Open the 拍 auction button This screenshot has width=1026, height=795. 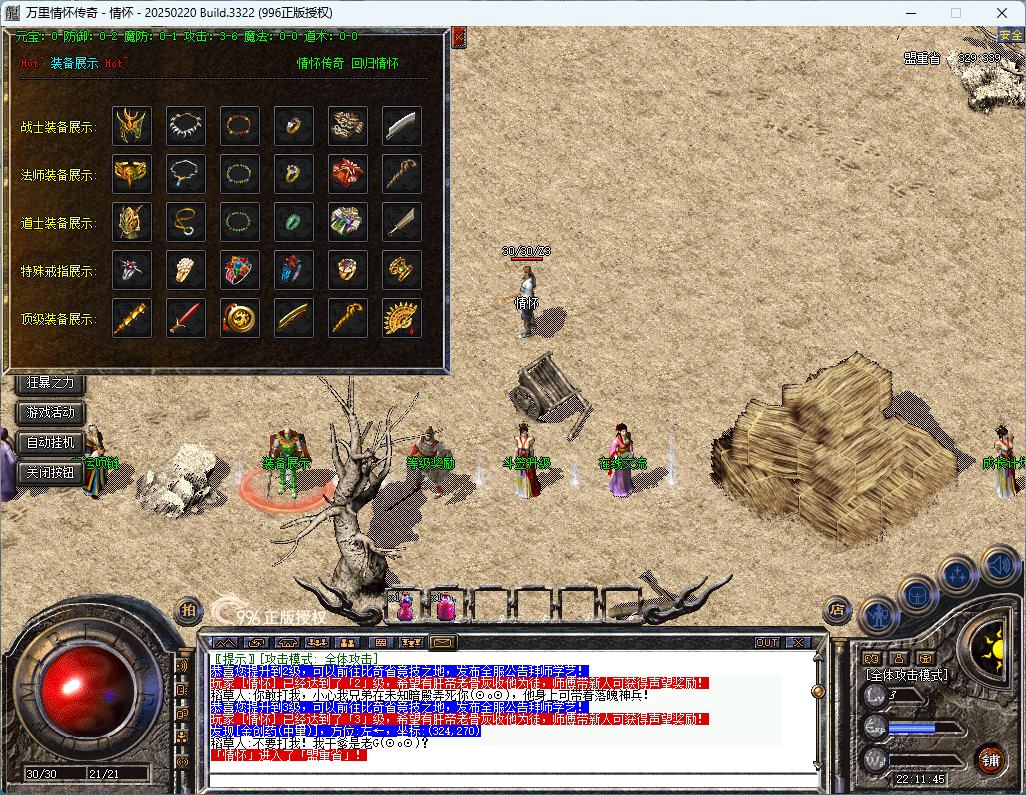(187, 609)
